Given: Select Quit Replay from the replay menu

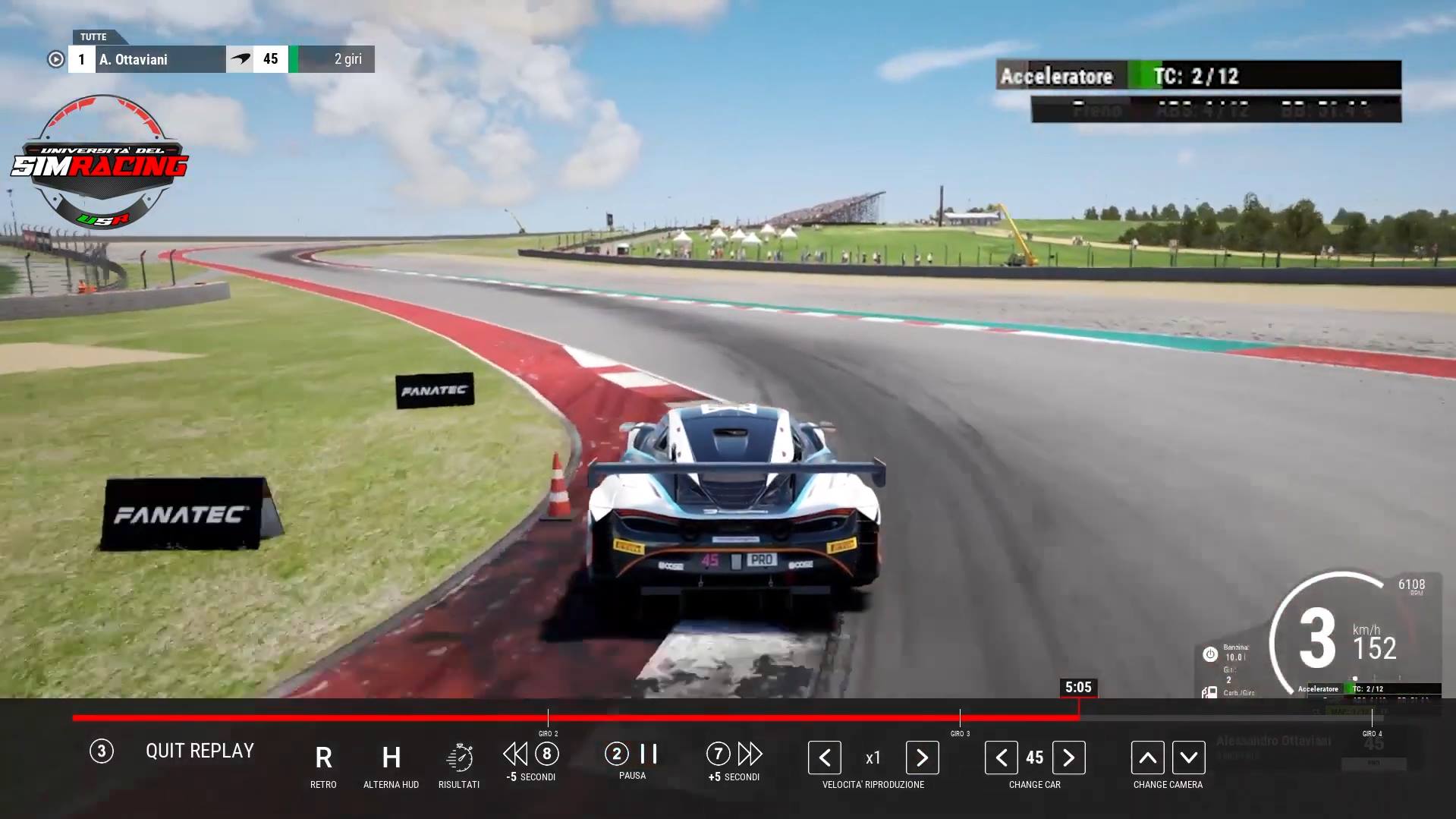Looking at the screenshot, I should click(x=200, y=751).
